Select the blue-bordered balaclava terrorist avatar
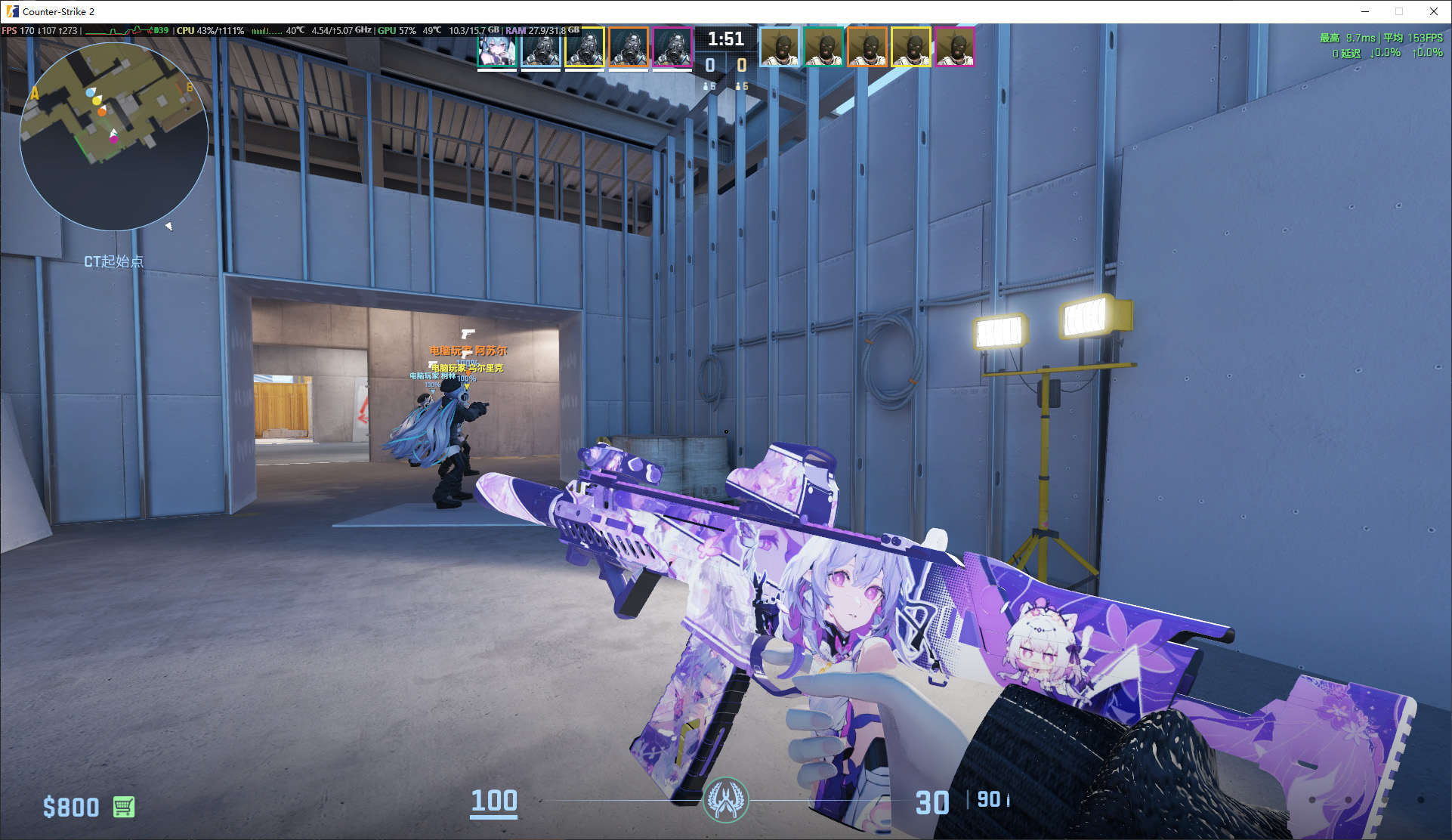This screenshot has height=840, width=1452. pyautogui.click(x=779, y=48)
